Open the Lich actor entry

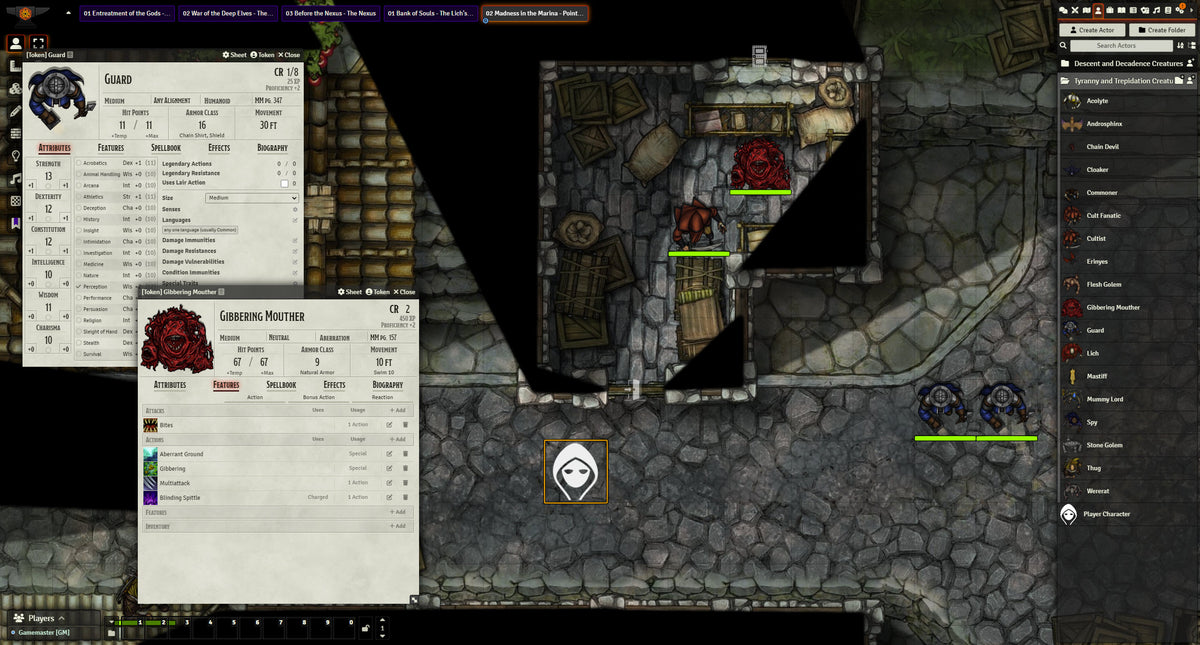pyautogui.click(x=1092, y=353)
